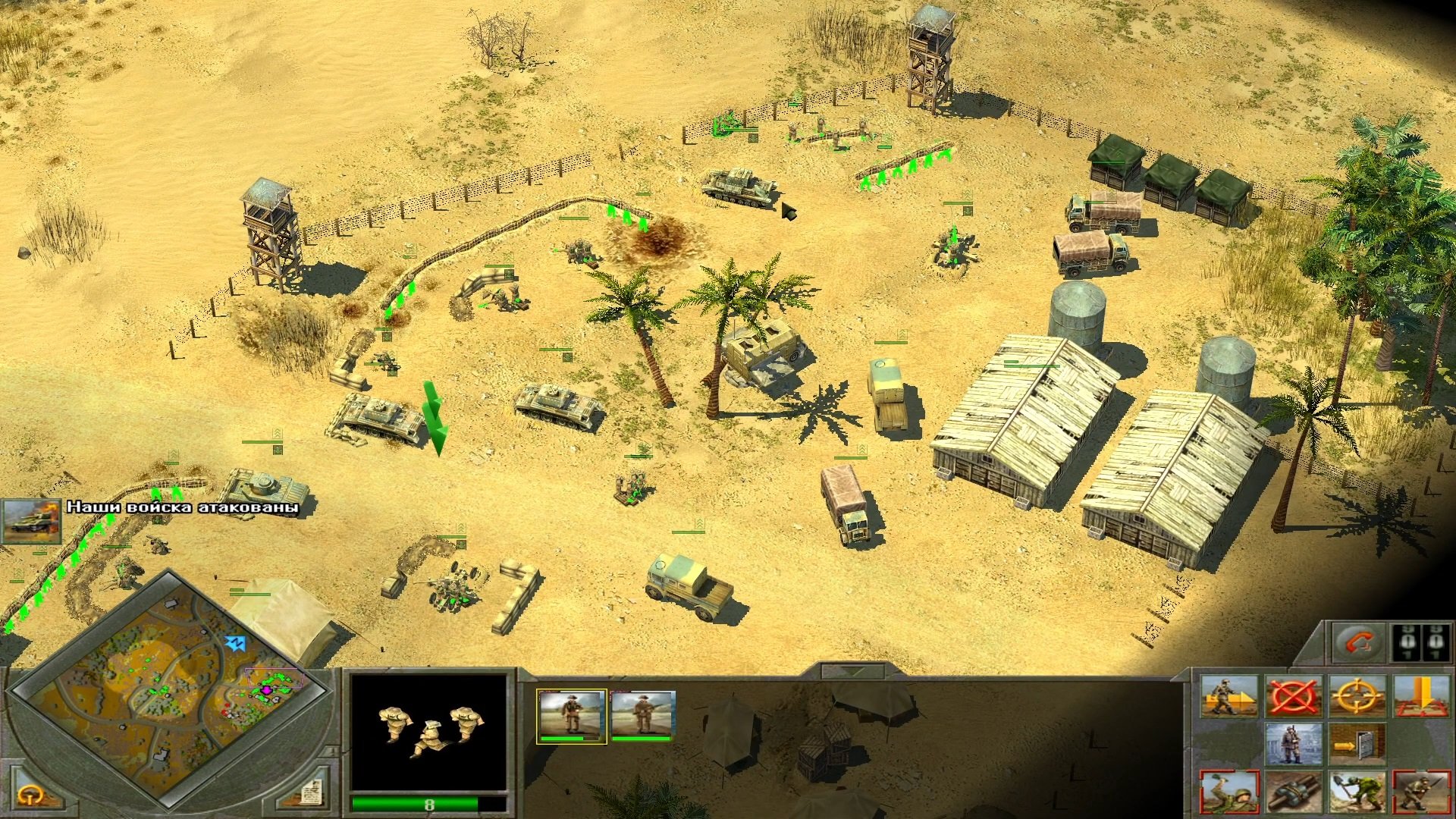Select the standing soldier stance icon
This screenshot has height=819, width=1456.
pyautogui.click(x=1292, y=744)
